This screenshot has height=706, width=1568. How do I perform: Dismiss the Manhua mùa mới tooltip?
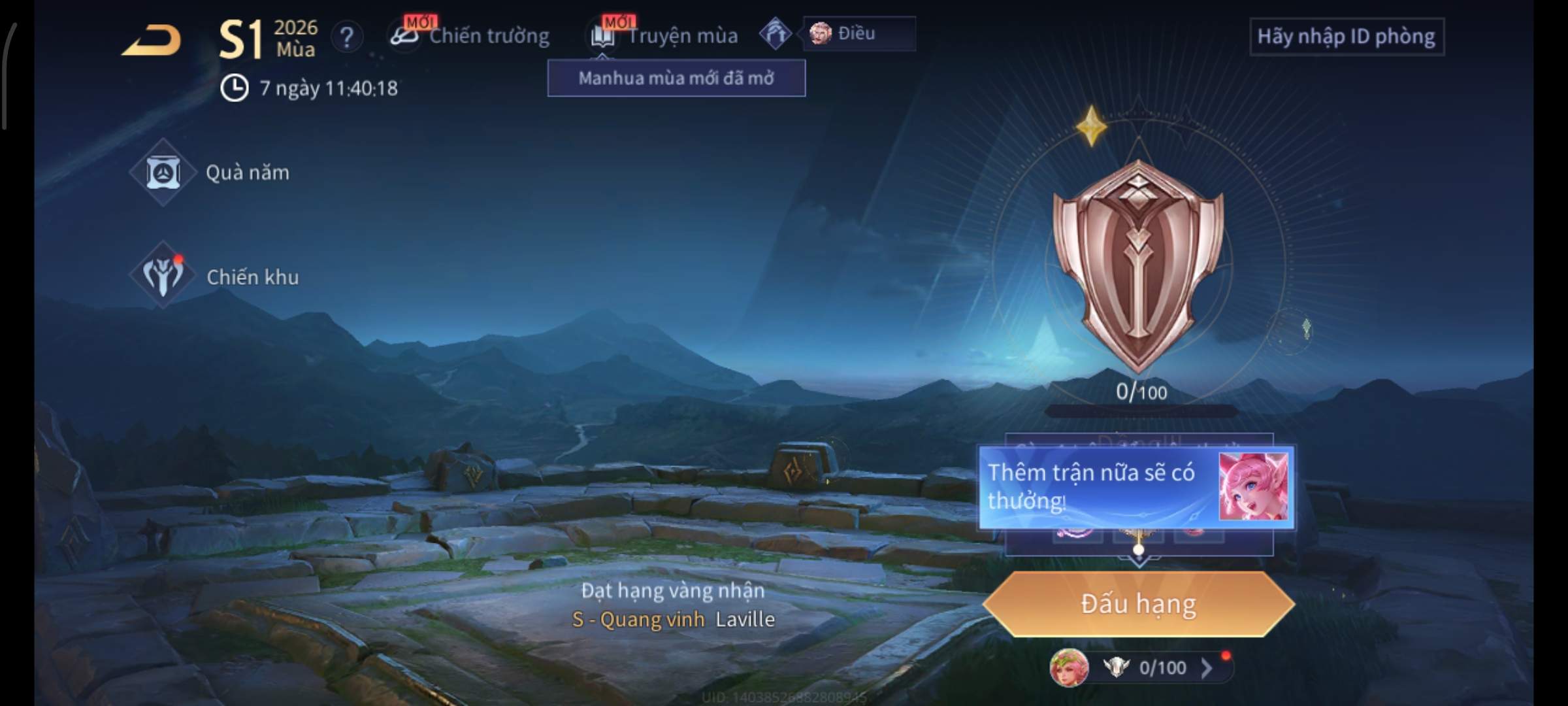click(676, 78)
